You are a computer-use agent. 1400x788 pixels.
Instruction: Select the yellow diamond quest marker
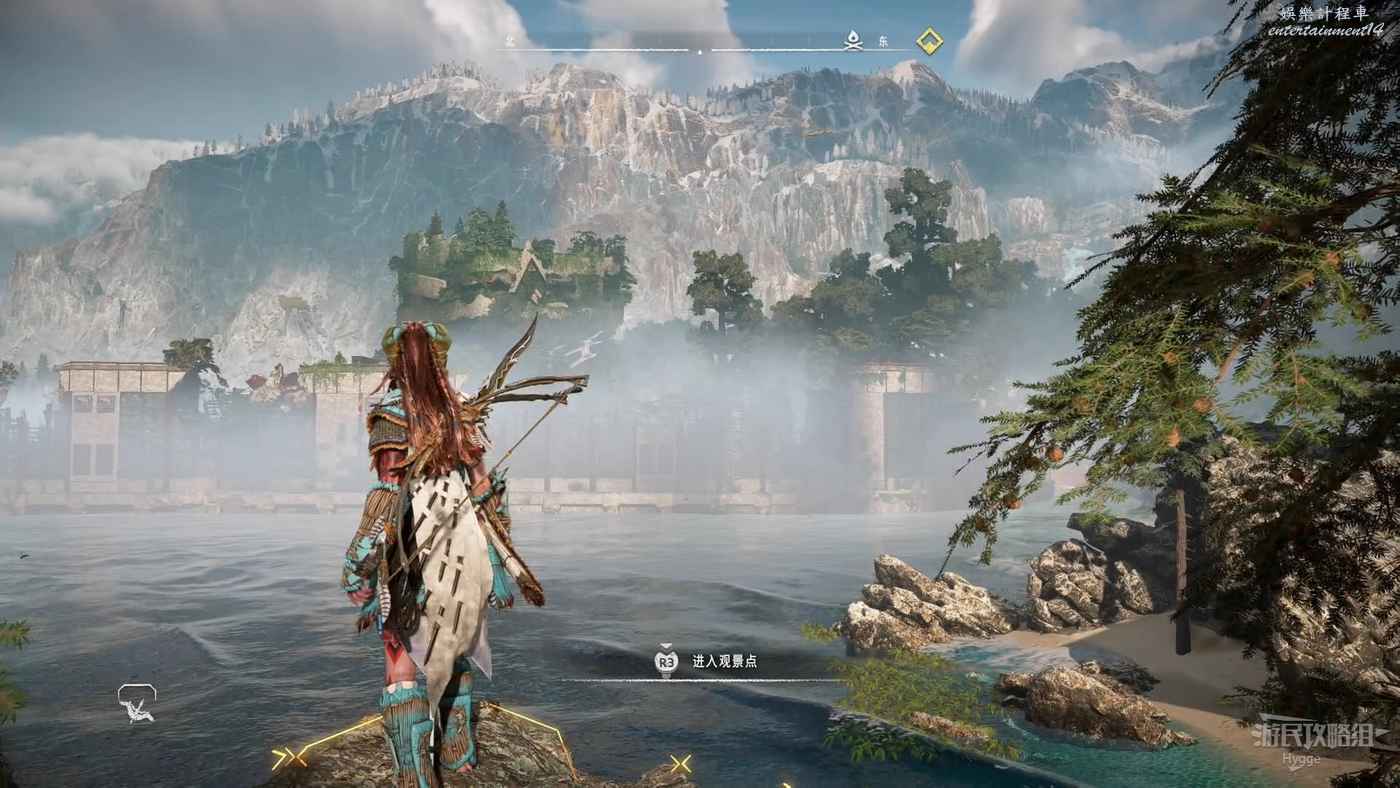[x=930, y=41]
